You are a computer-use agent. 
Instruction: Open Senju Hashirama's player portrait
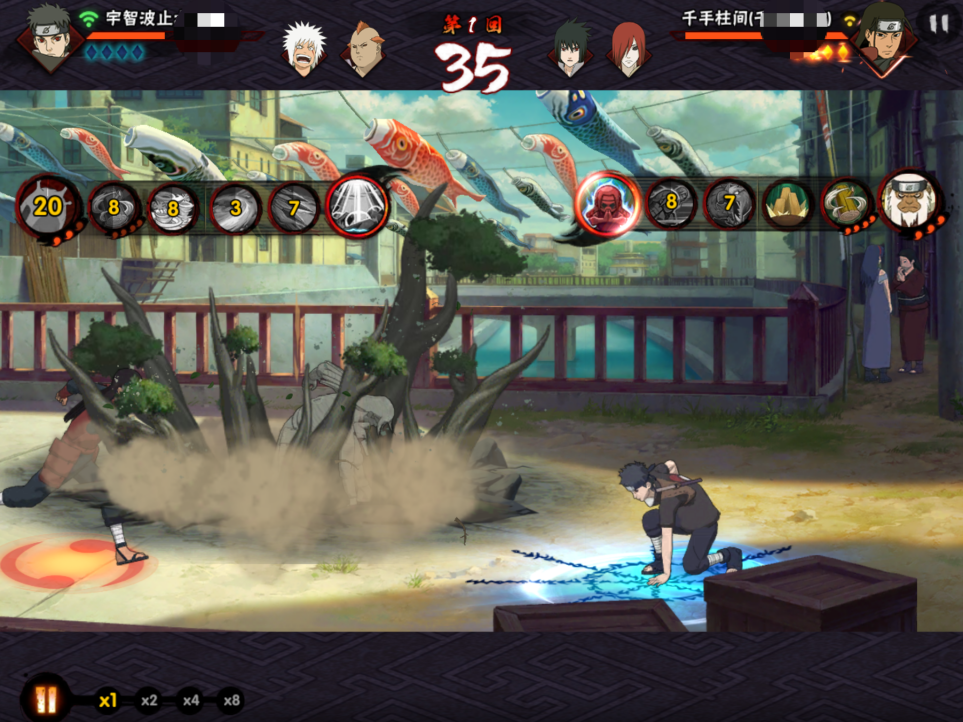coord(881,40)
